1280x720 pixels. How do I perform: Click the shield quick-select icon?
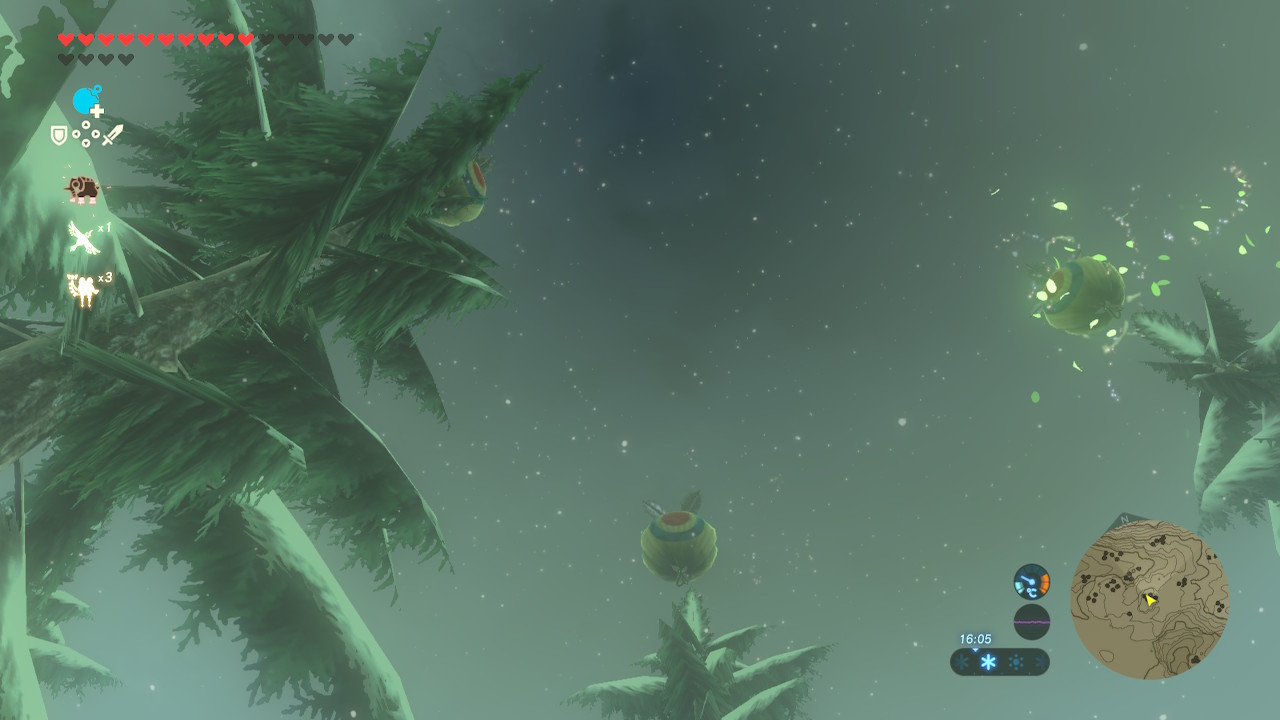[59, 135]
